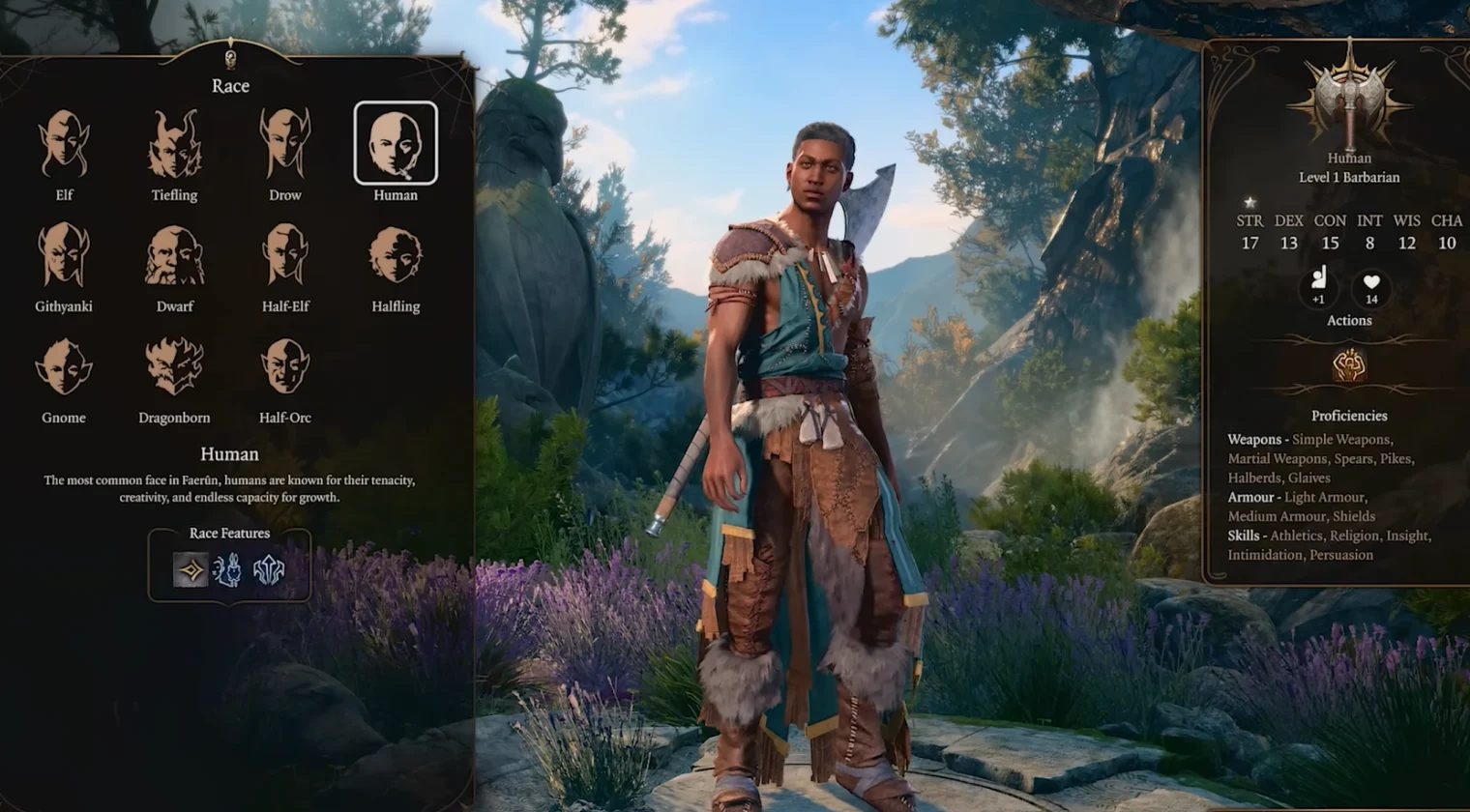Choose the Tiefling race portrait
The image size is (1470, 812).
[x=174, y=145]
